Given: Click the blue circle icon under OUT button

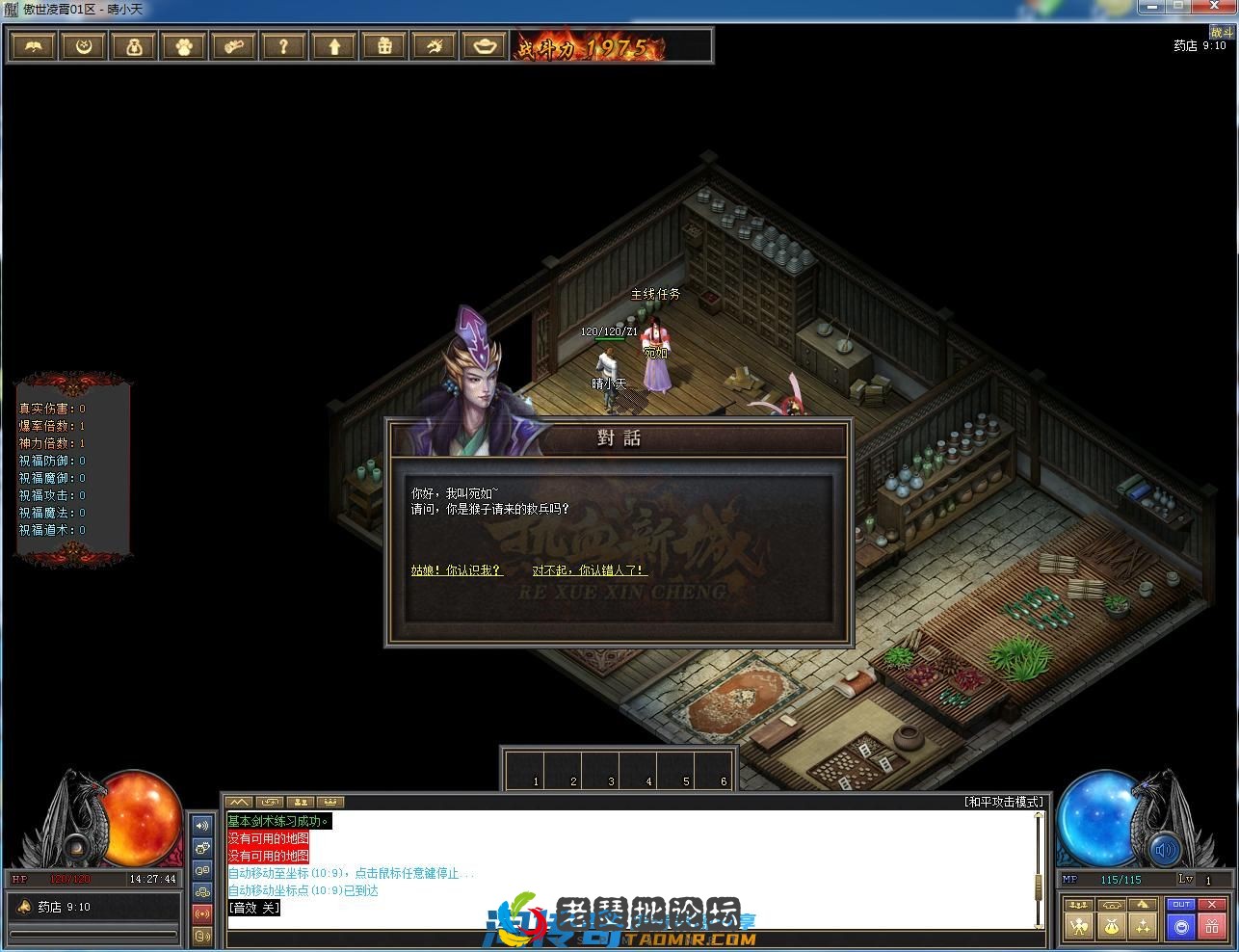Looking at the screenshot, I should tap(1180, 928).
